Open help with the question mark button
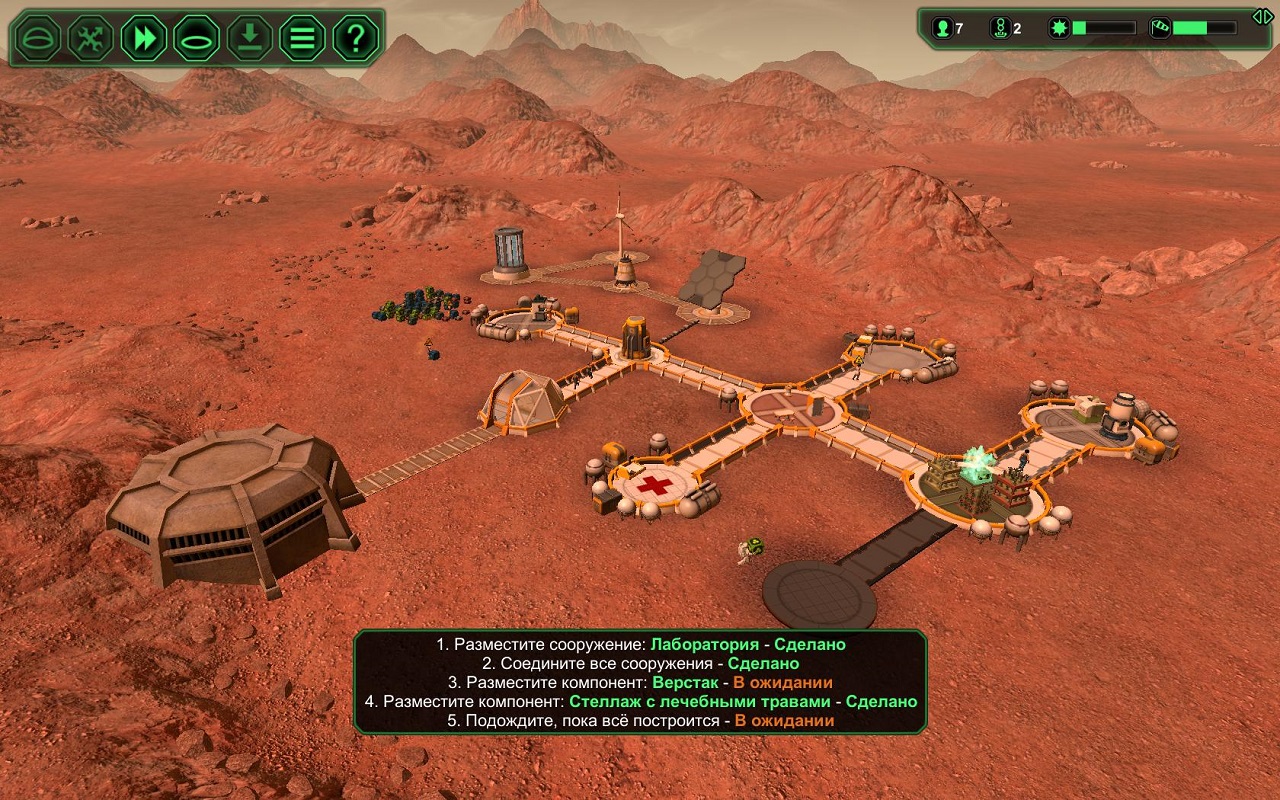The width and height of the screenshot is (1280, 800). [x=355, y=38]
